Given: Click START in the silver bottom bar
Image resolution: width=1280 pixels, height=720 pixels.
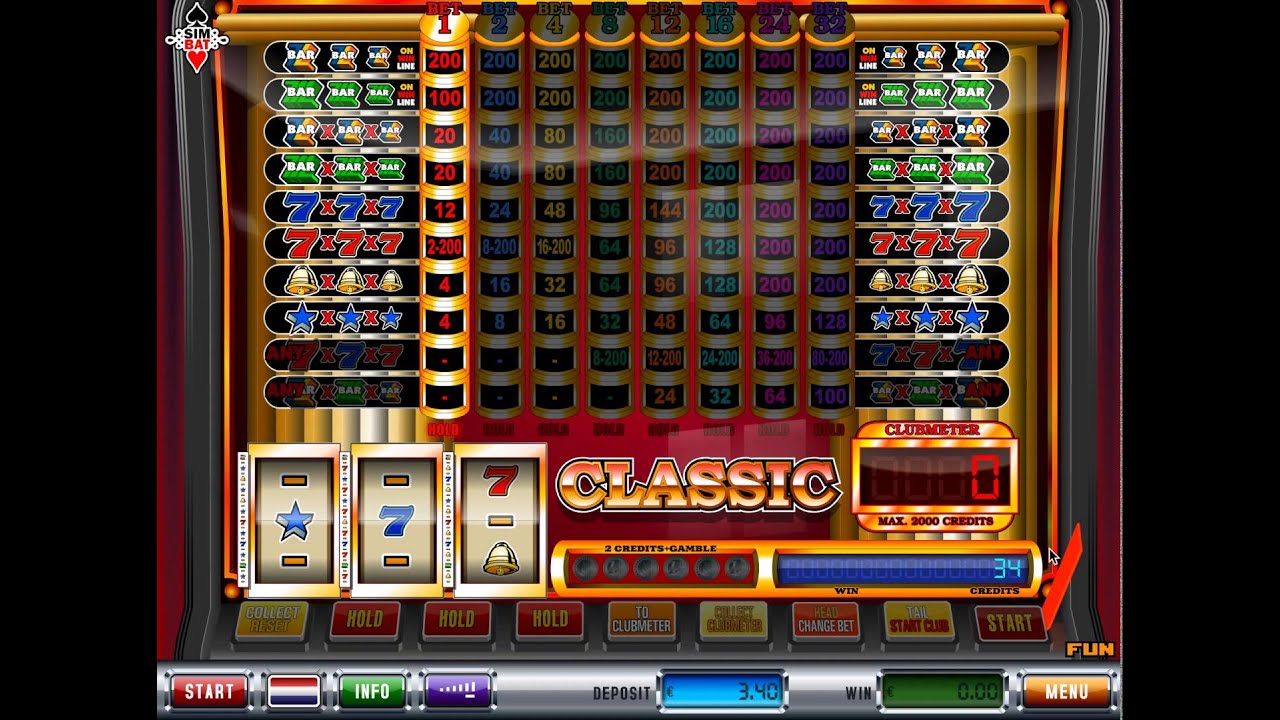Looking at the screenshot, I should 209,691.
